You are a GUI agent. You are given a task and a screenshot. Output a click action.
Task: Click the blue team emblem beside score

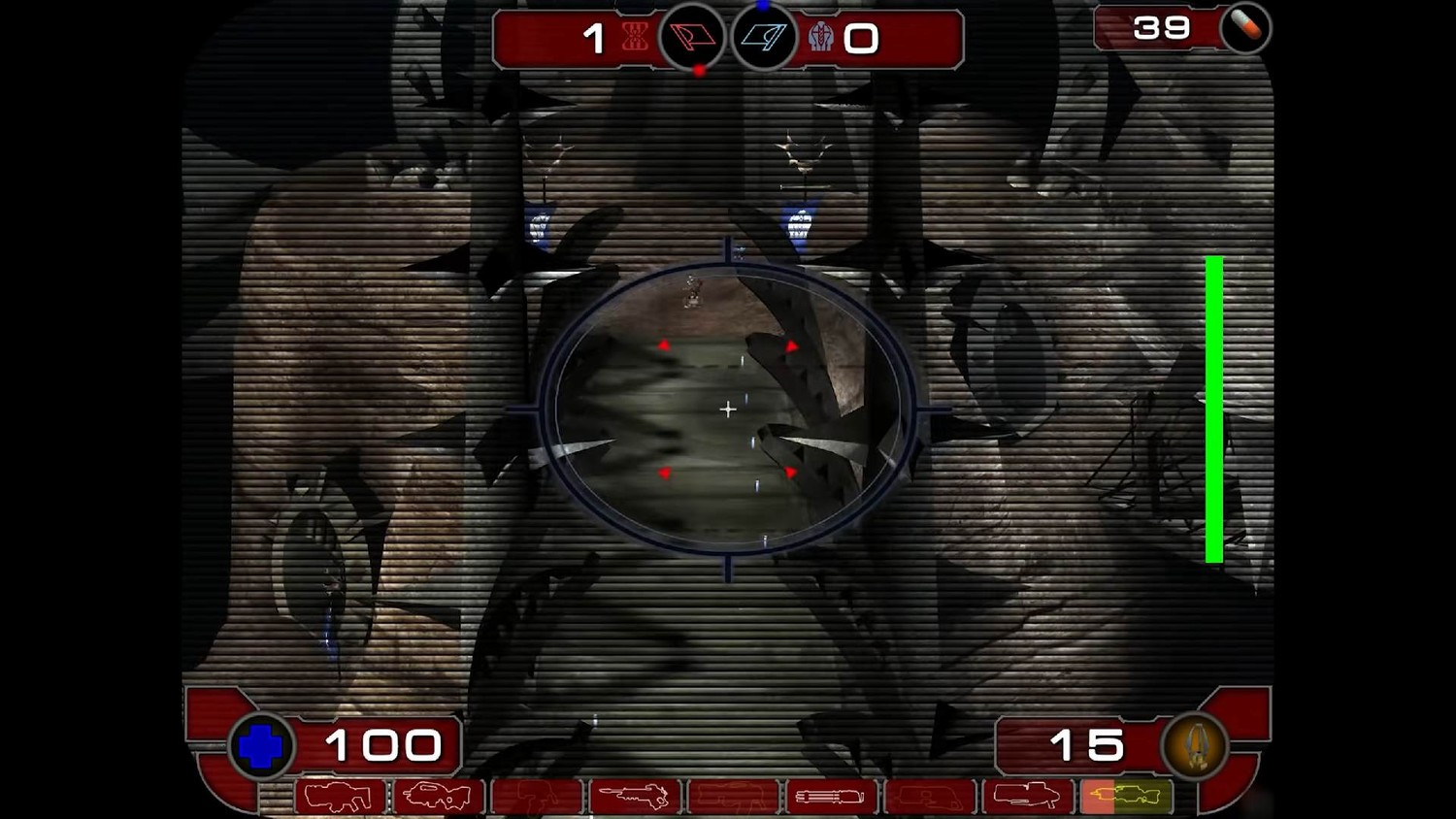click(x=821, y=38)
